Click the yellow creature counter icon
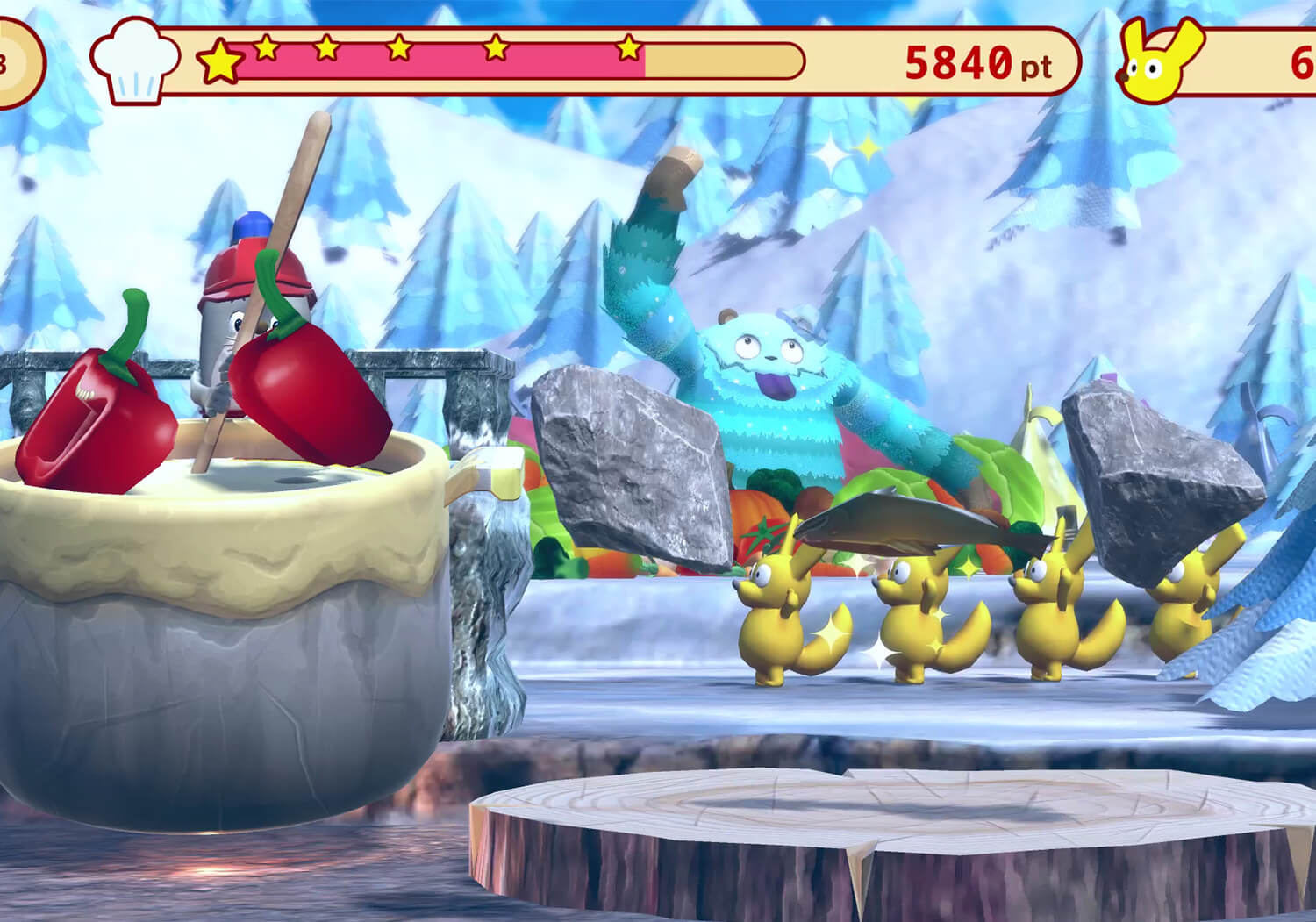The image size is (1316, 922). tap(1160, 61)
